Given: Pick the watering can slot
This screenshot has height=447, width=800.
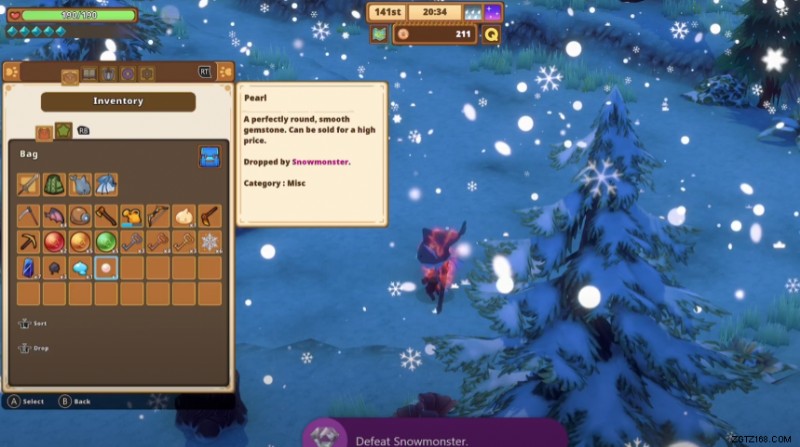Looking at the screenshot, I should coord(132,216).
